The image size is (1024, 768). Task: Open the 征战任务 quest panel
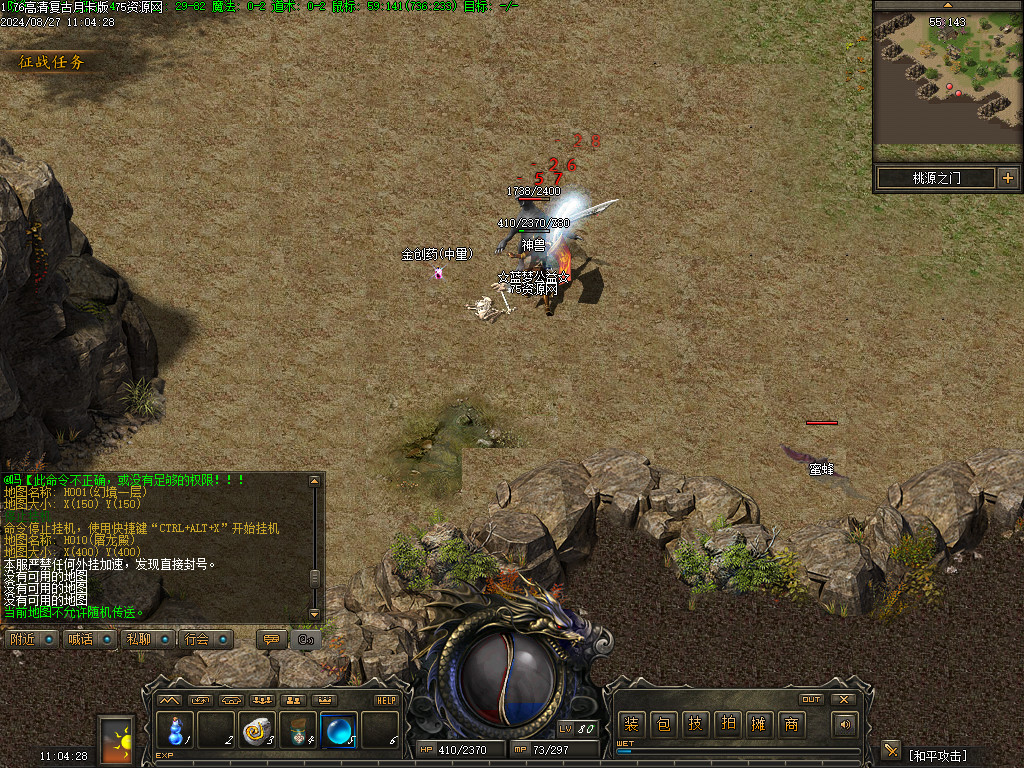click(x=52, y=62)
